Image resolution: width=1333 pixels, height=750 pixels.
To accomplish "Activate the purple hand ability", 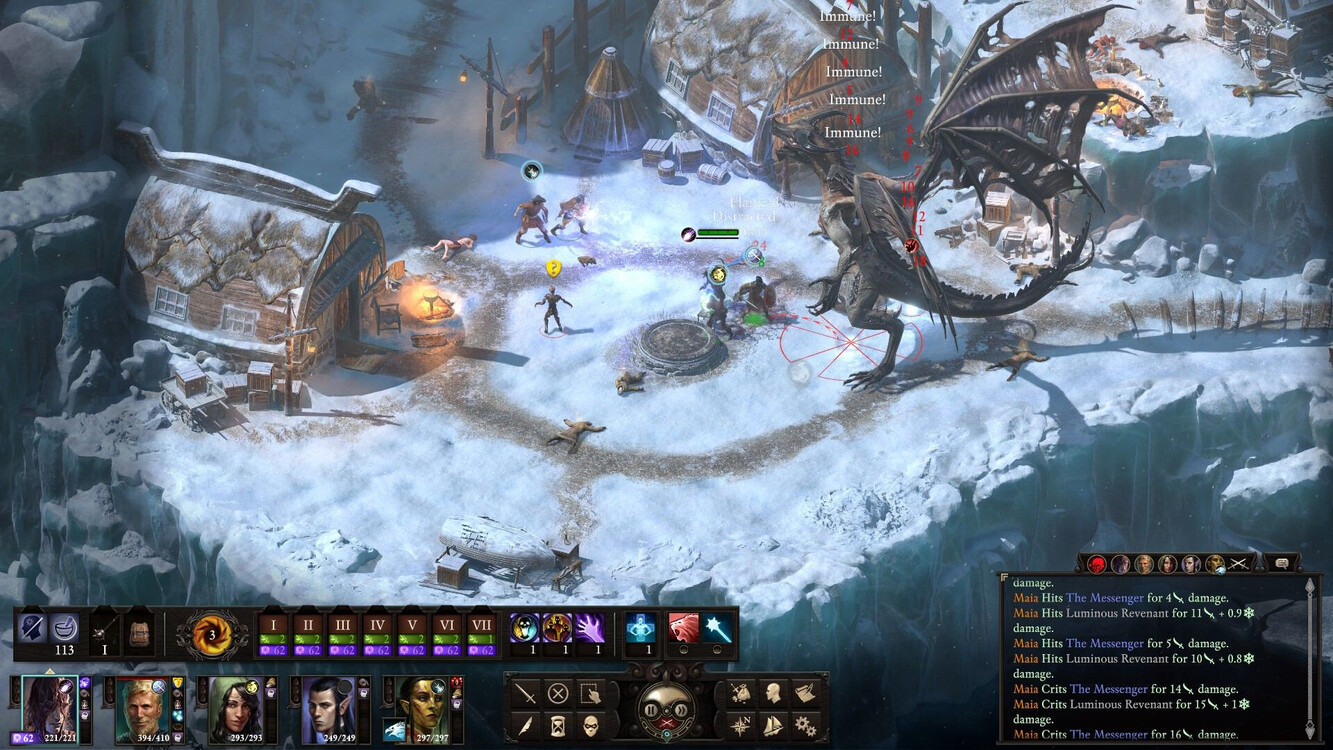I will (589, 628).
